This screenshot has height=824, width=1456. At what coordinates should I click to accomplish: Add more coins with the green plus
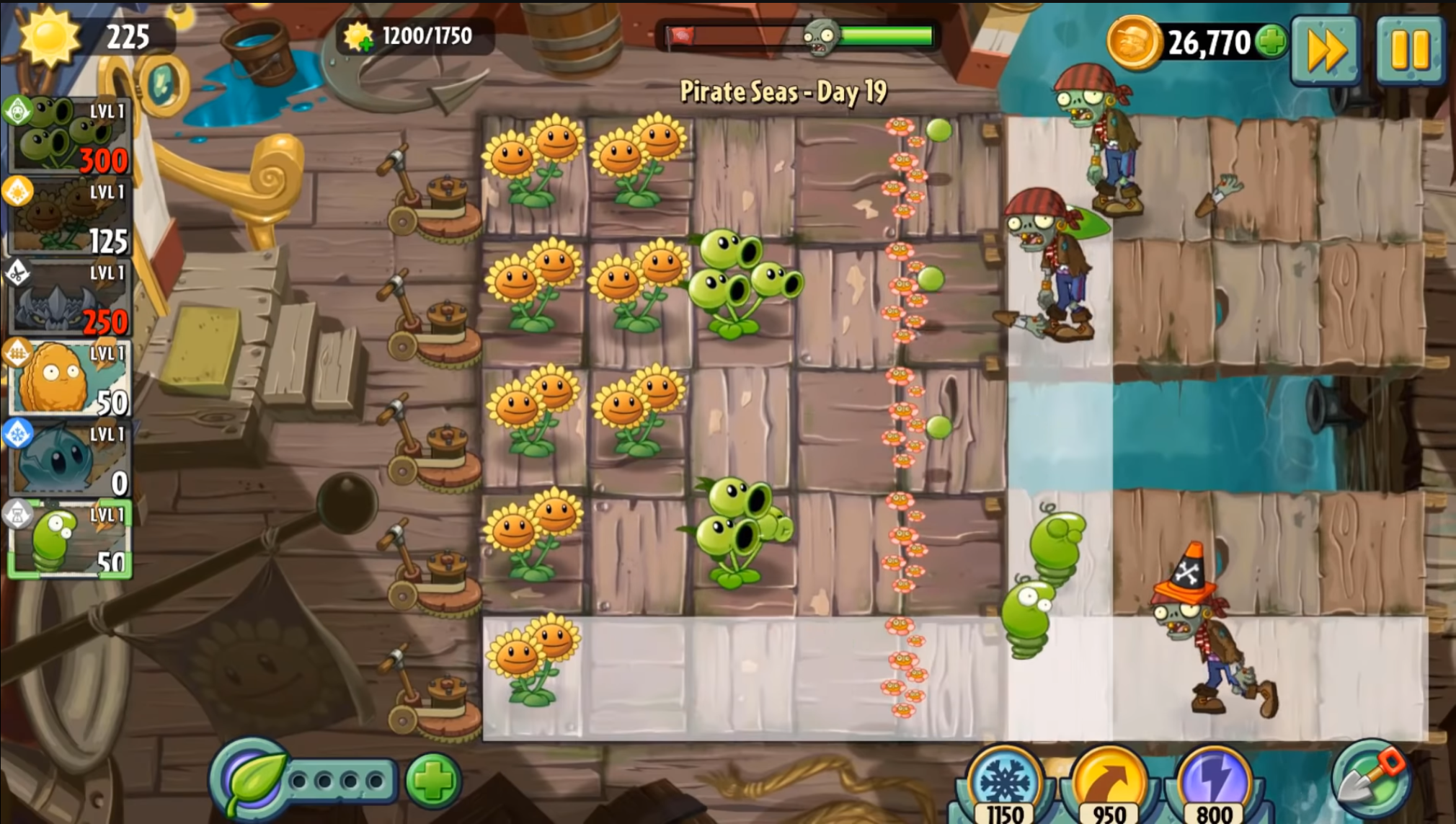(1271, 41)
